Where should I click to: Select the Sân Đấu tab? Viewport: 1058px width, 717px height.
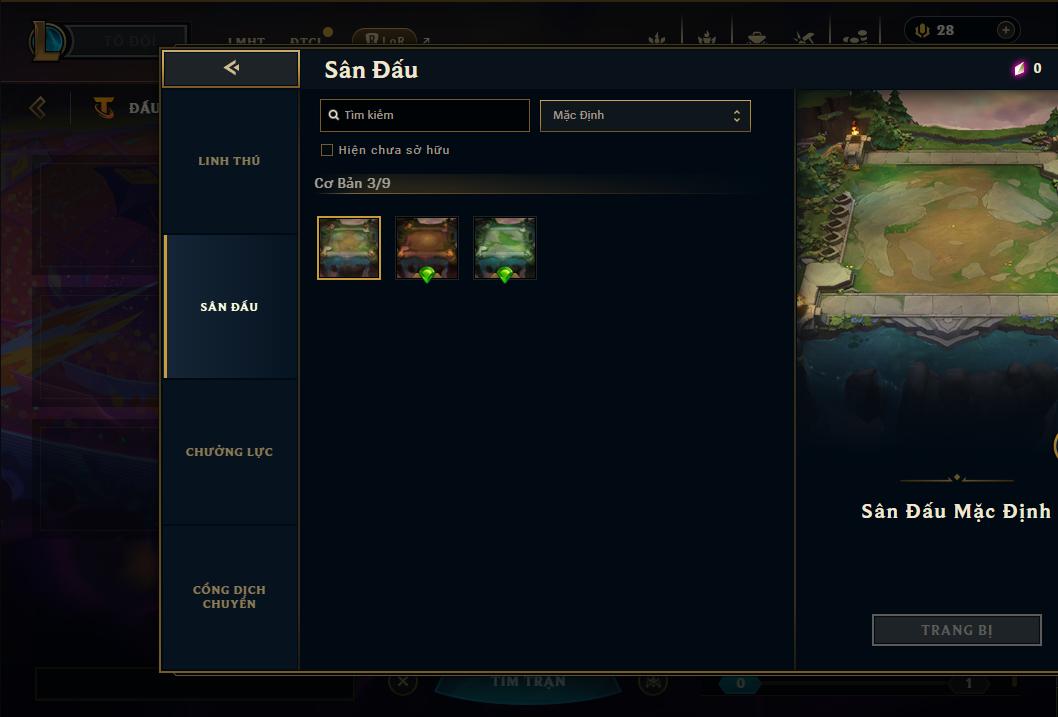pos(229,307)
